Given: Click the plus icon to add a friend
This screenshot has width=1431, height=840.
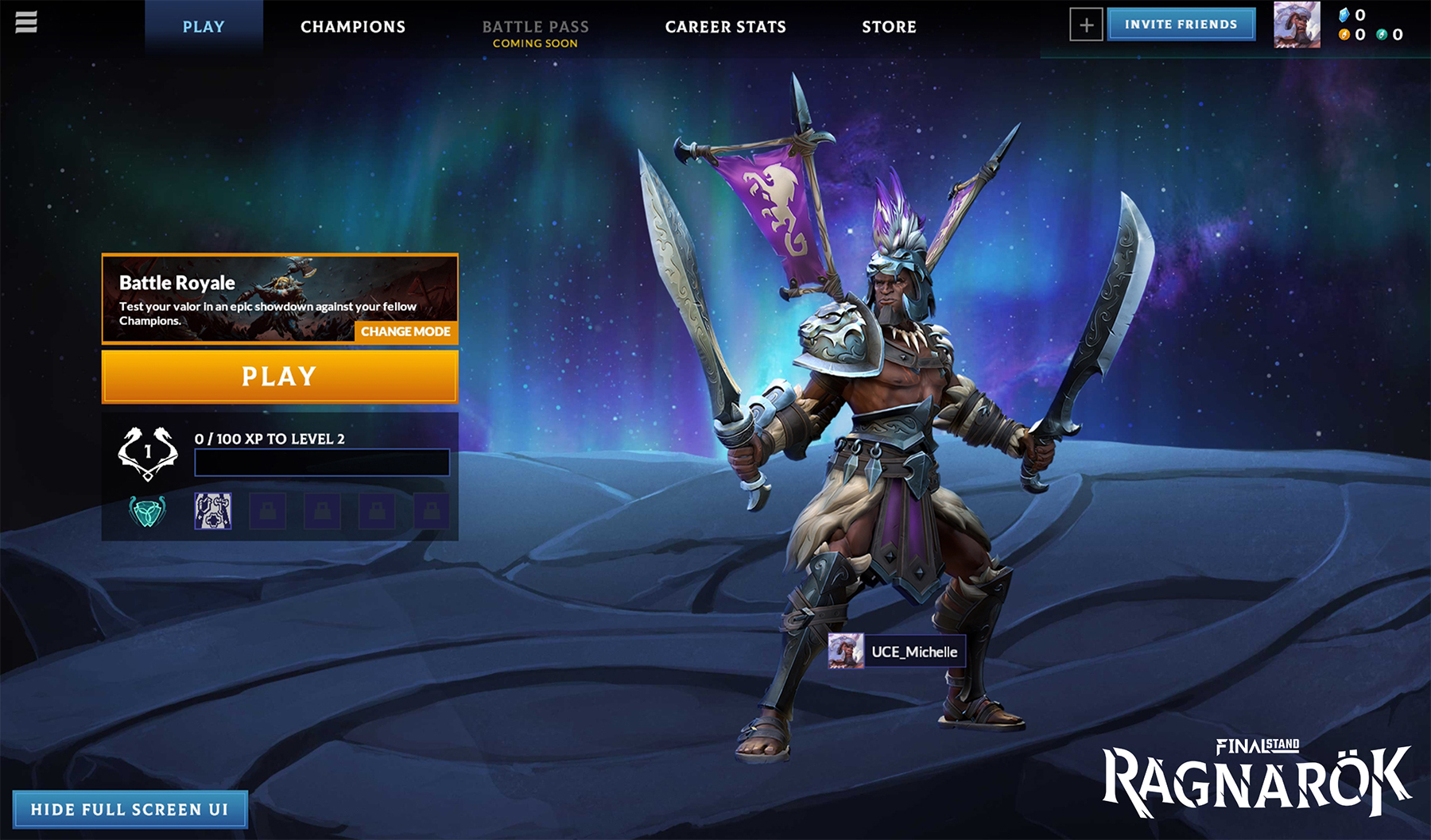Looking at the screenshot, I should (1086, 25).
